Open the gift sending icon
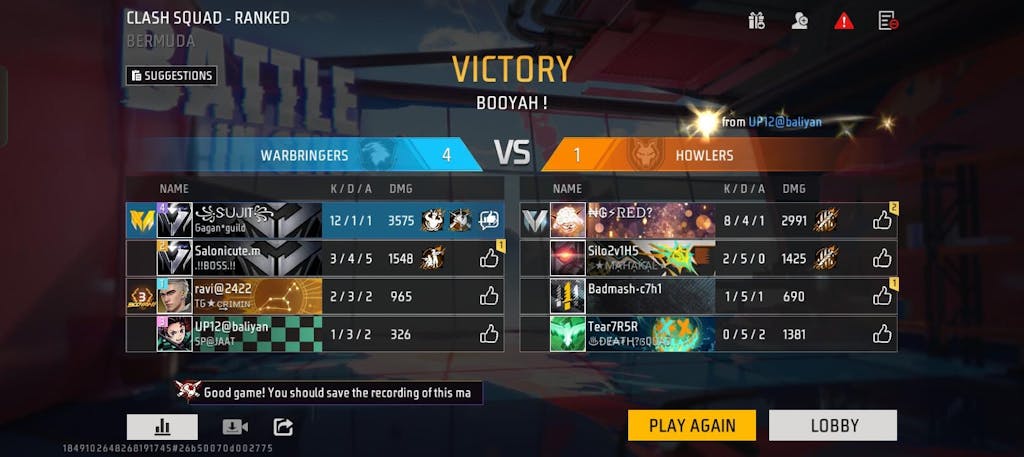 pyautogui.click(x=756, y=20)
